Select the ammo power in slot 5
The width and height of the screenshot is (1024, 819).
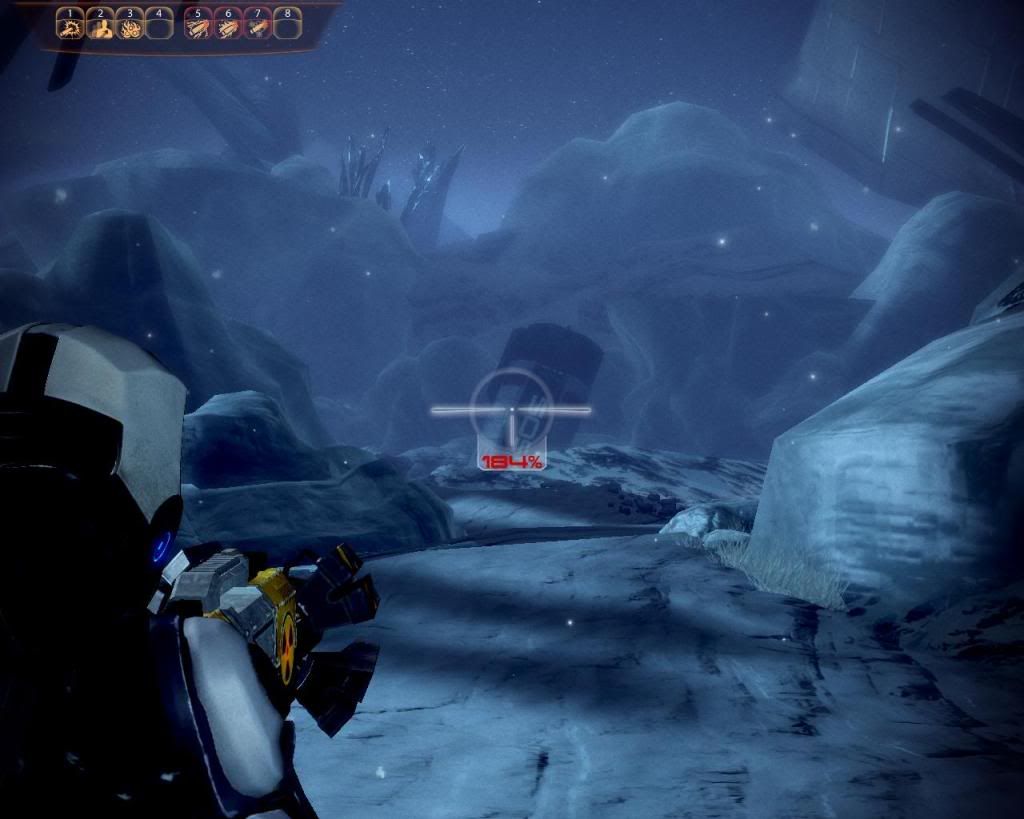198,28
